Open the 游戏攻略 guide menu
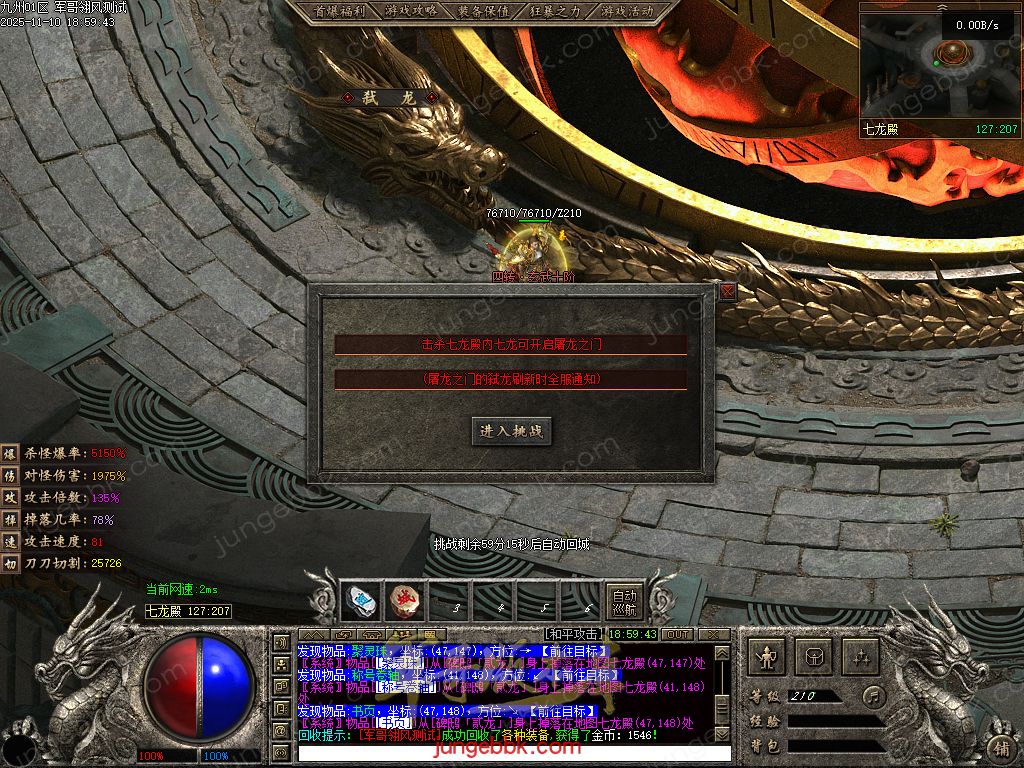The width and height of the screenshot is (1024, 768). (410, 11)
